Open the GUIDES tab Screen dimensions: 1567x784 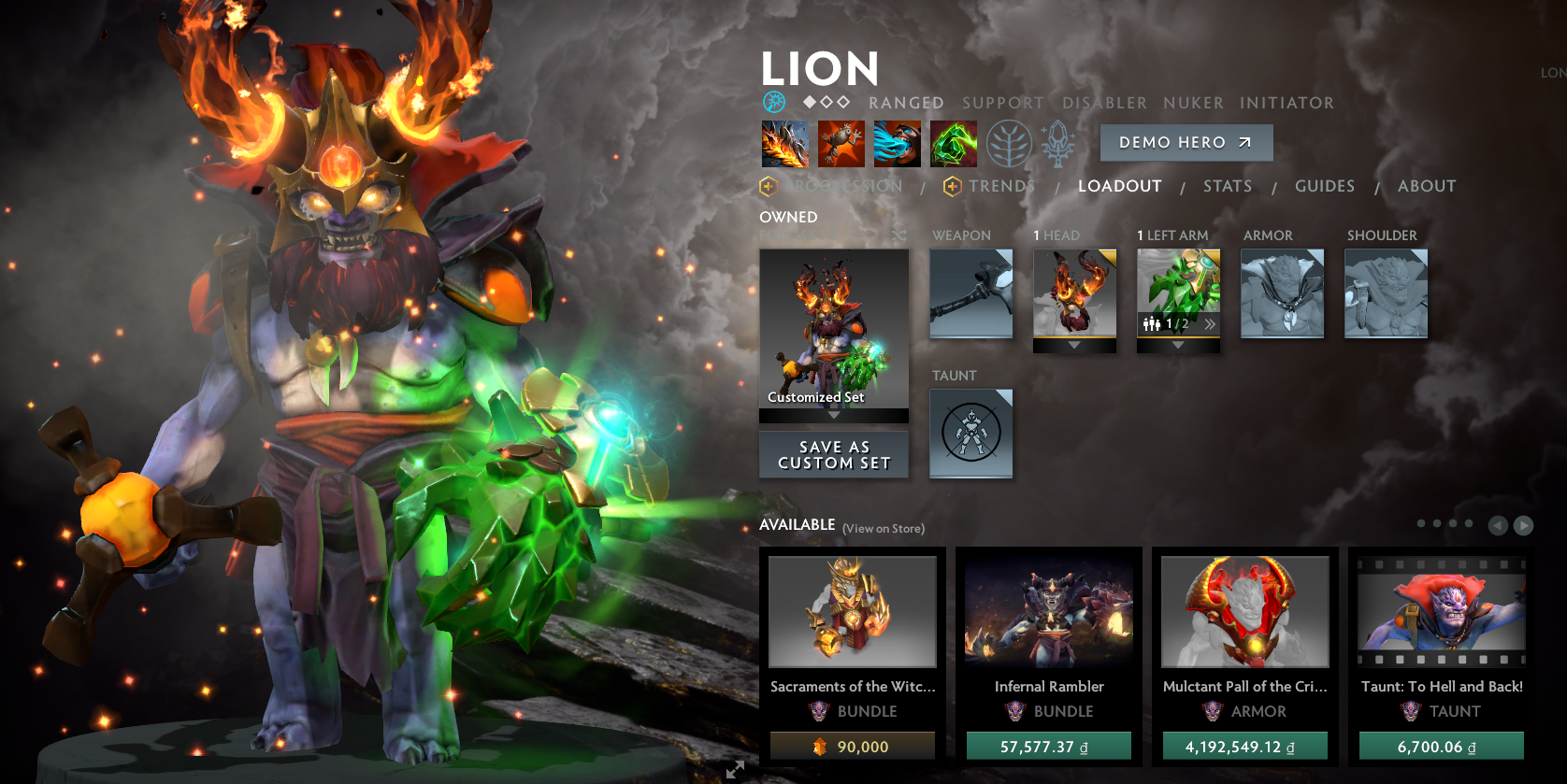(1324, 186)
